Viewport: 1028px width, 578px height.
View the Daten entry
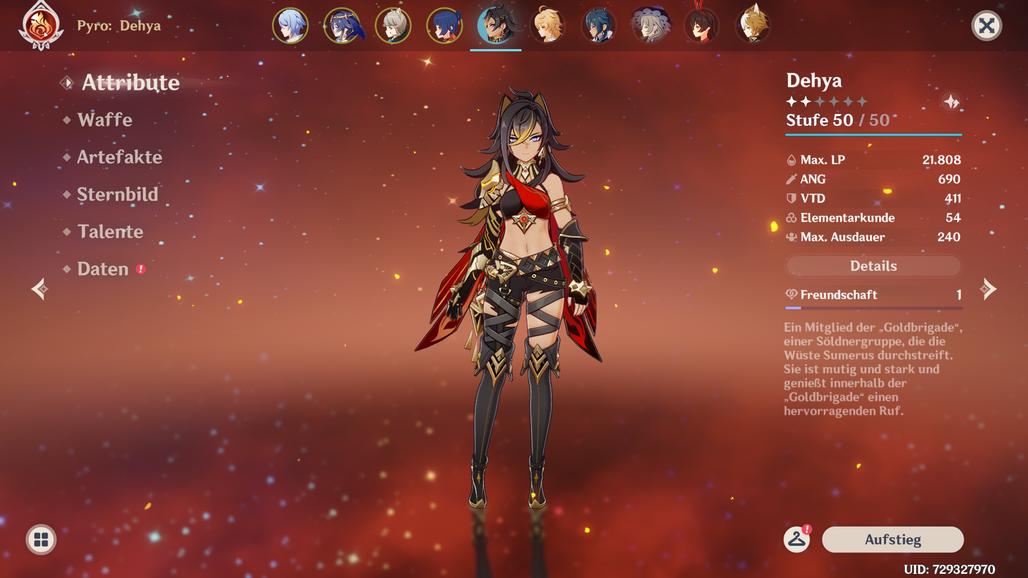point(103,269)
